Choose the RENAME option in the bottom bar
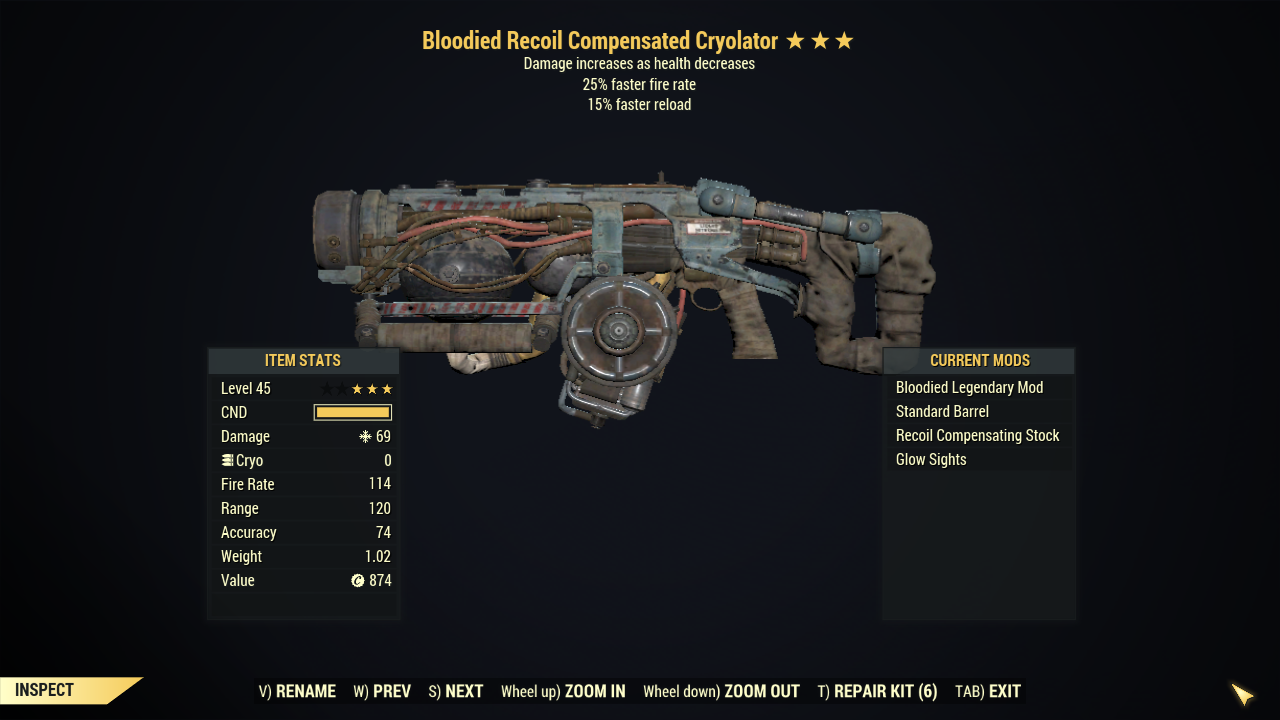The height and width of the screenshot is (720, 1280). tap(297, 691)
